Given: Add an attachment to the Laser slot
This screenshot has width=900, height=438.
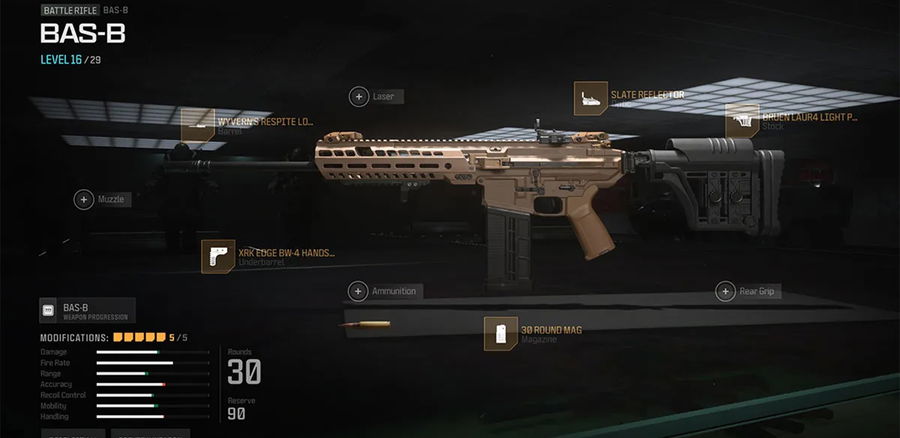Looking at the screenshot, I should (x=358, y=97).
